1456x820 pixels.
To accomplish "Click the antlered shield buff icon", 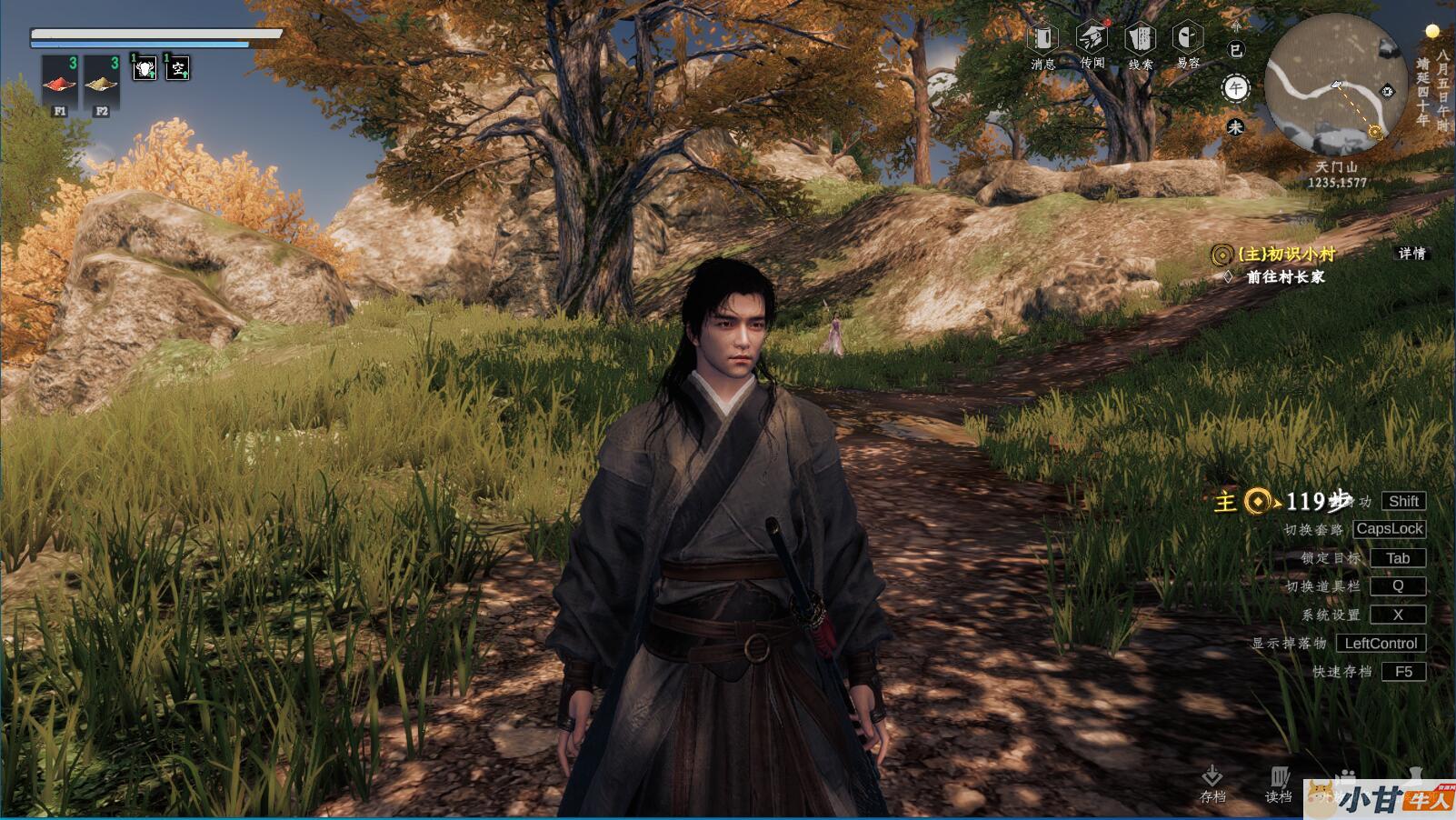I will click(x=145, y=67).
